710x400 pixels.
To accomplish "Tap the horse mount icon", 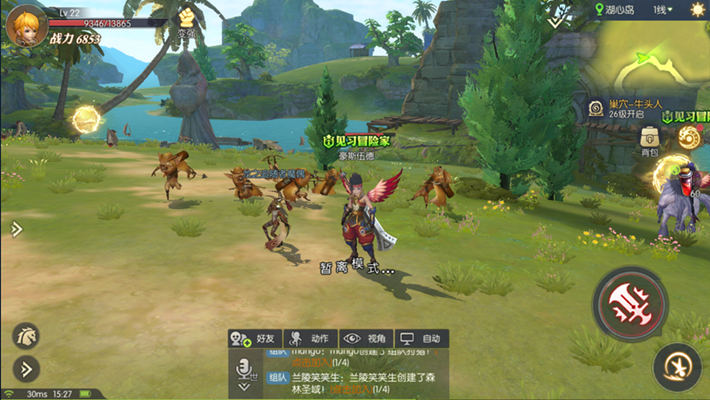I will click(x=27, y=336).
